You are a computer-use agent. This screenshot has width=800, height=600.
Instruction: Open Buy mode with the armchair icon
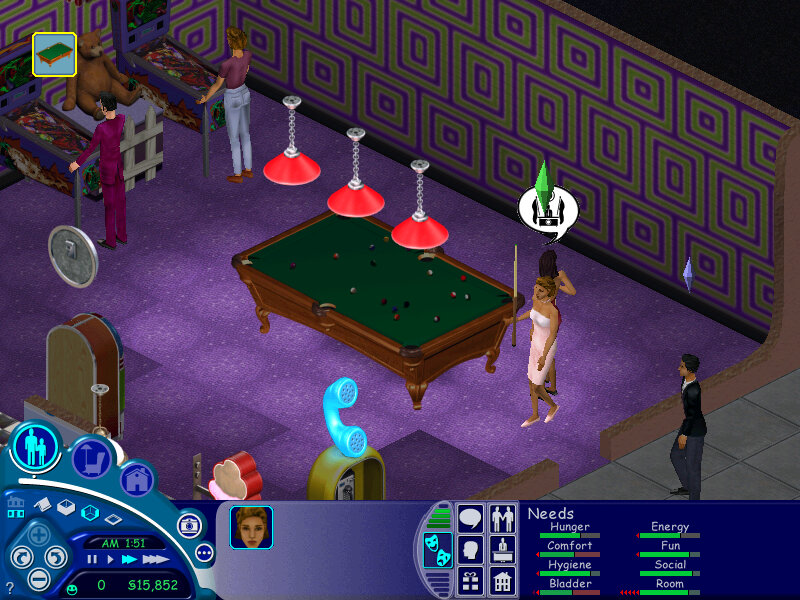[91, 459]
